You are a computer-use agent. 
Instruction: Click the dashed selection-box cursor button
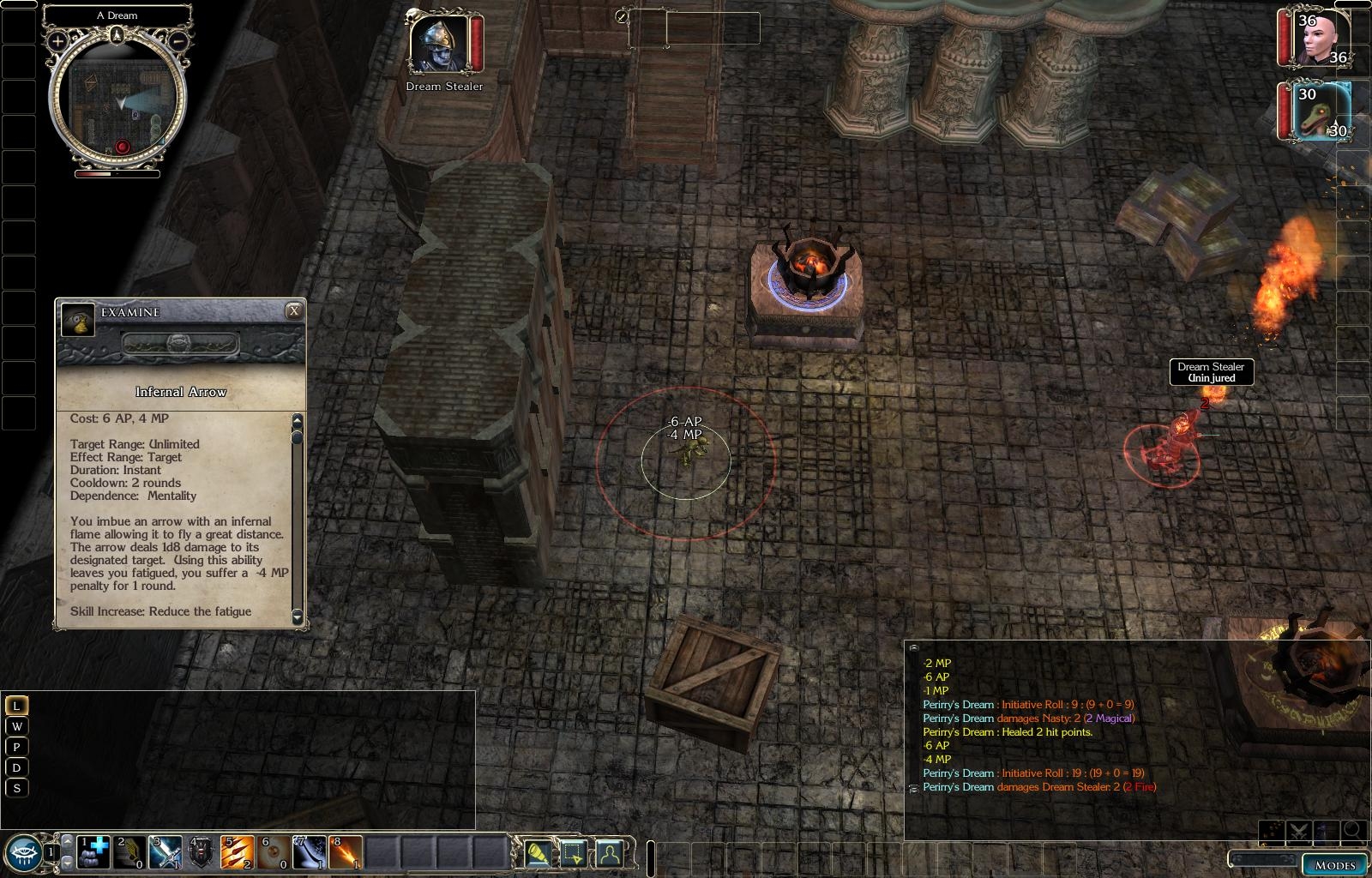[574, 852]
